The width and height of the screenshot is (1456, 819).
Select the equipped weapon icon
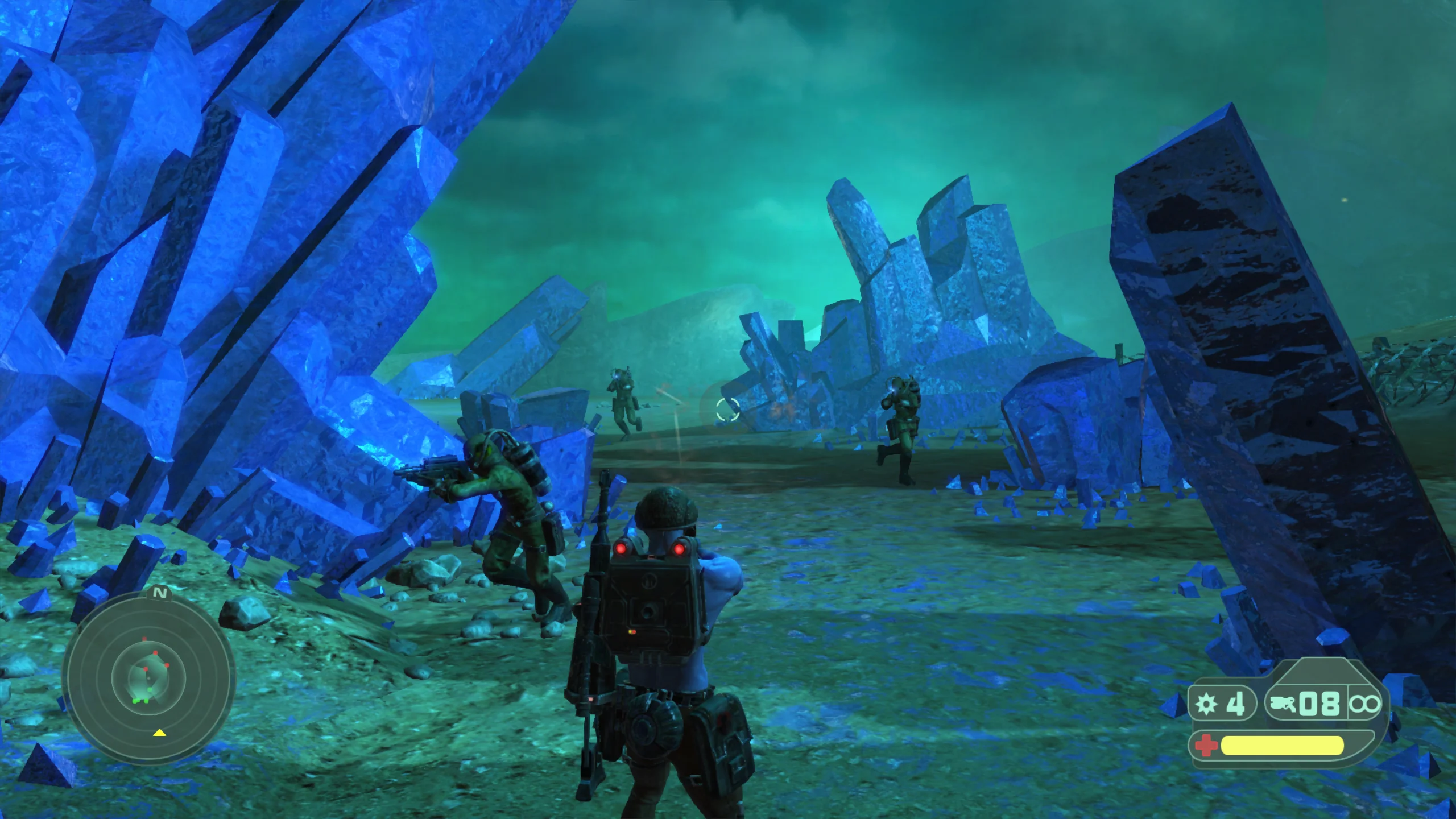pos(1283,705)
